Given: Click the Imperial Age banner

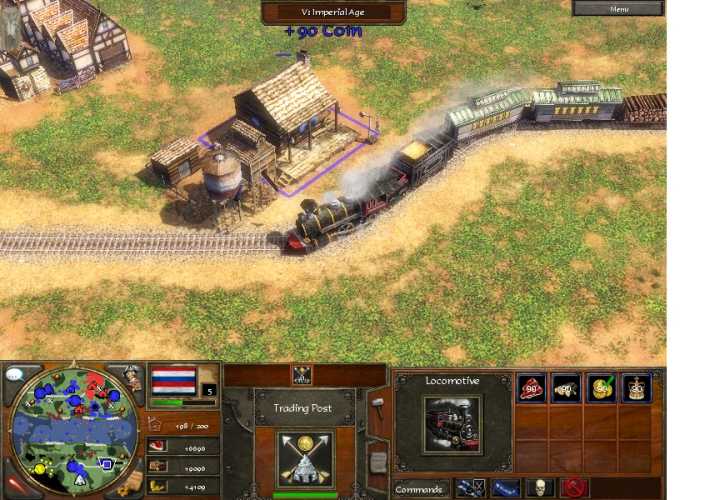Looking at the screenshot, I should [334, 11].
